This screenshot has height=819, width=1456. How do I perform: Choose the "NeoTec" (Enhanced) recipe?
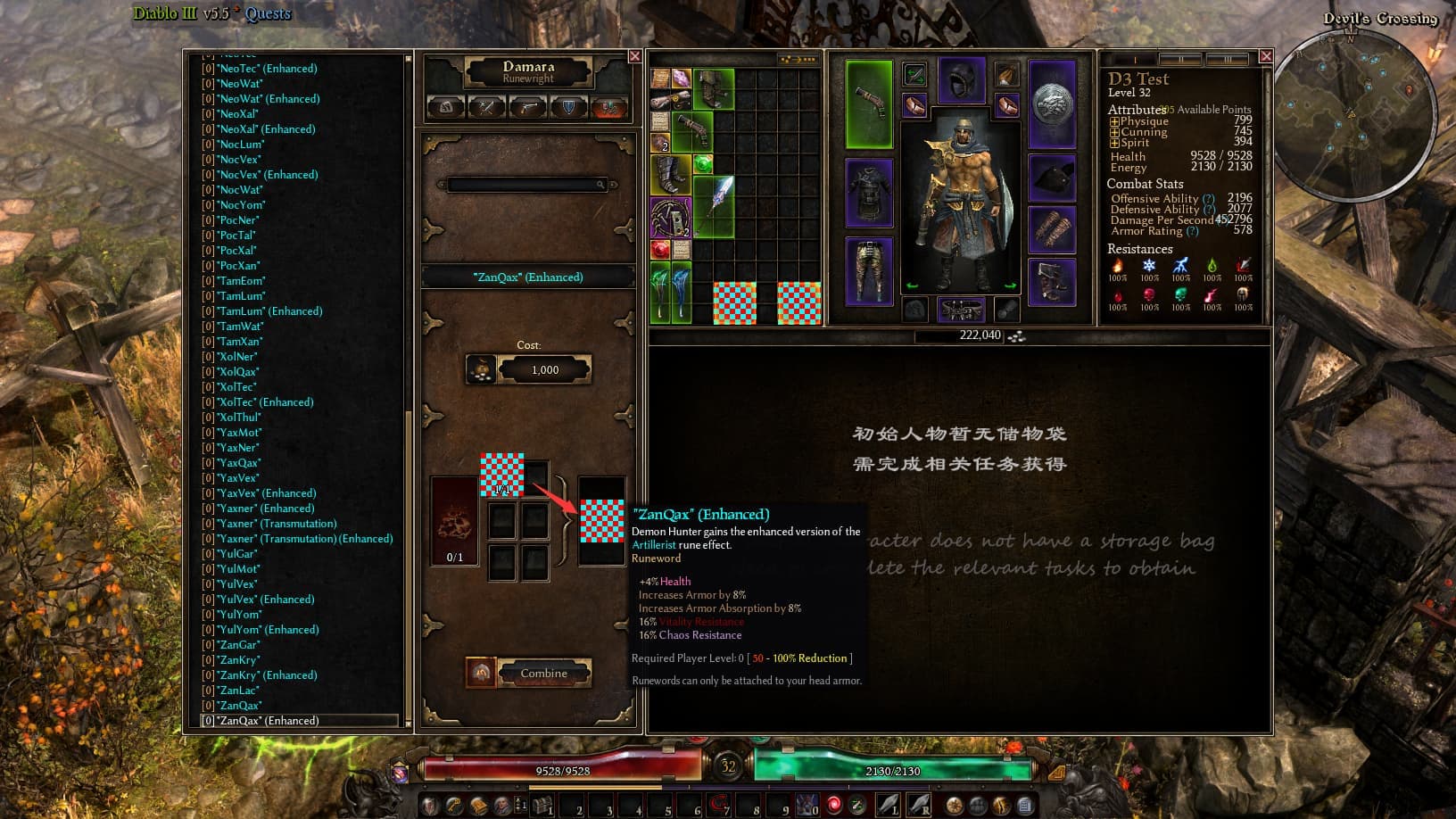tap(268, 69)
